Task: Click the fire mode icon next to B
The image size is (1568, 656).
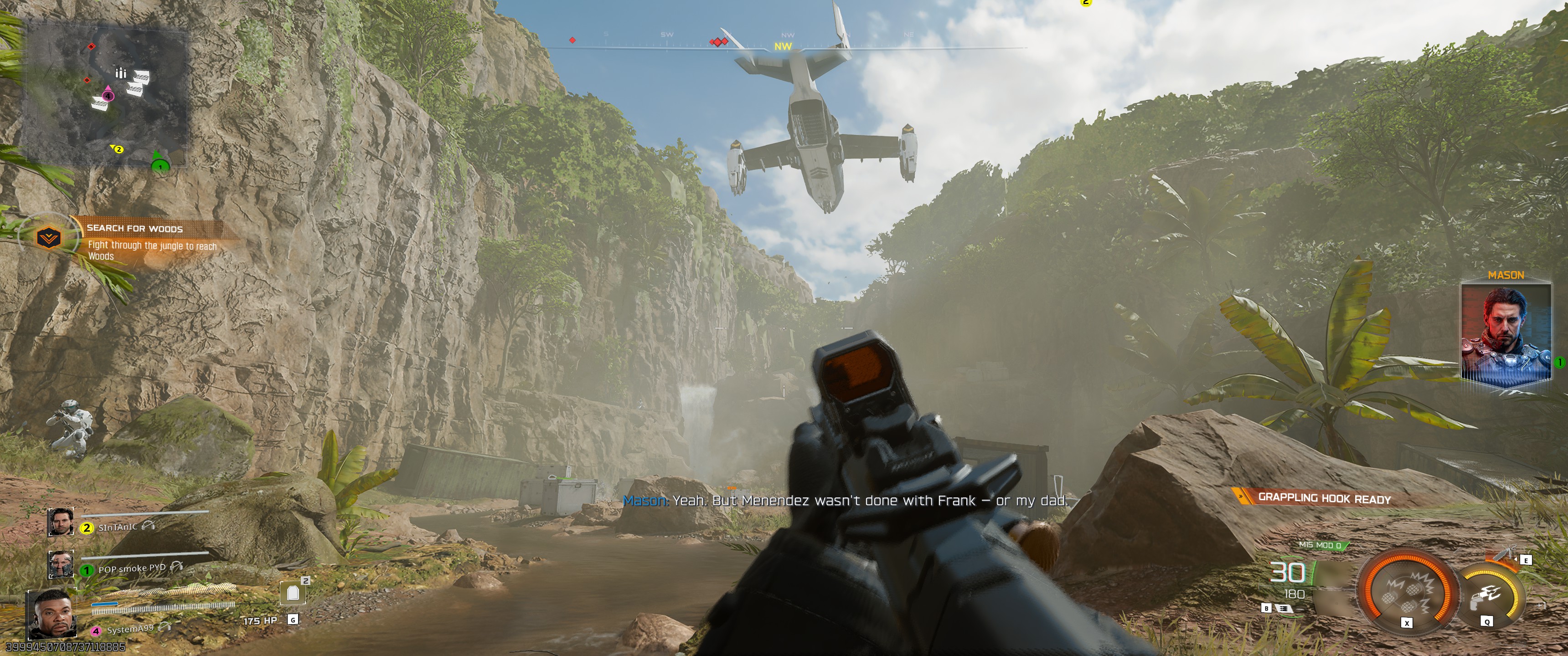Action: (x=1283, y=610)
